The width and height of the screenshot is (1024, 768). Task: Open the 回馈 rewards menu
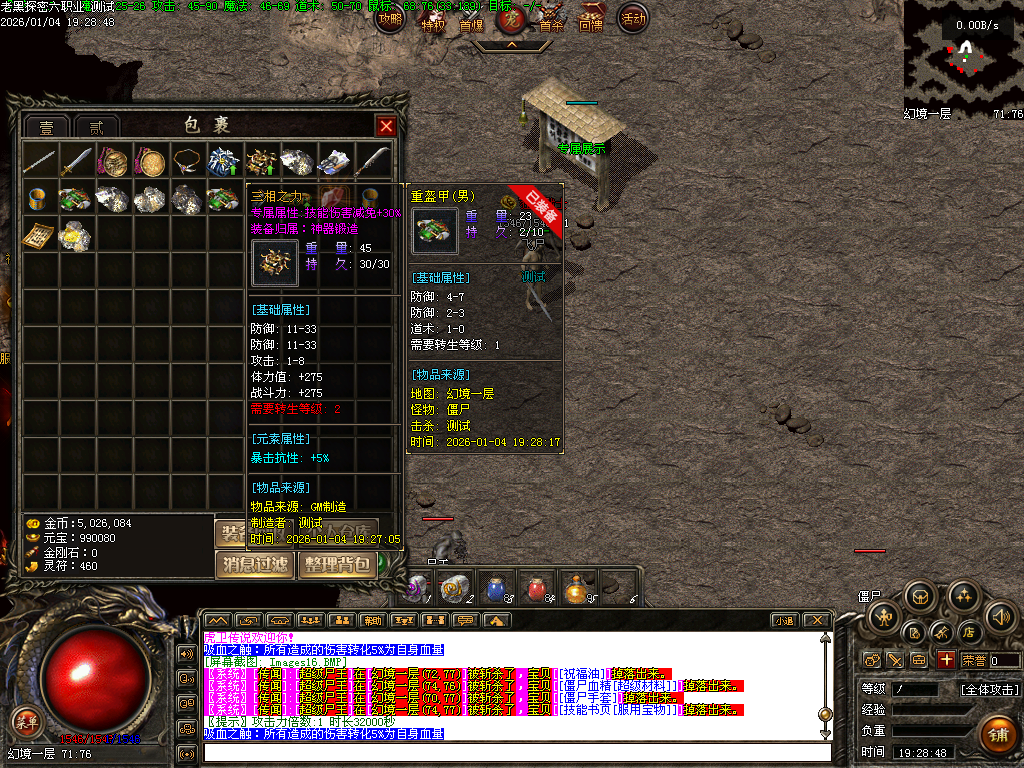pyautogui.click(x=591, y=20)
